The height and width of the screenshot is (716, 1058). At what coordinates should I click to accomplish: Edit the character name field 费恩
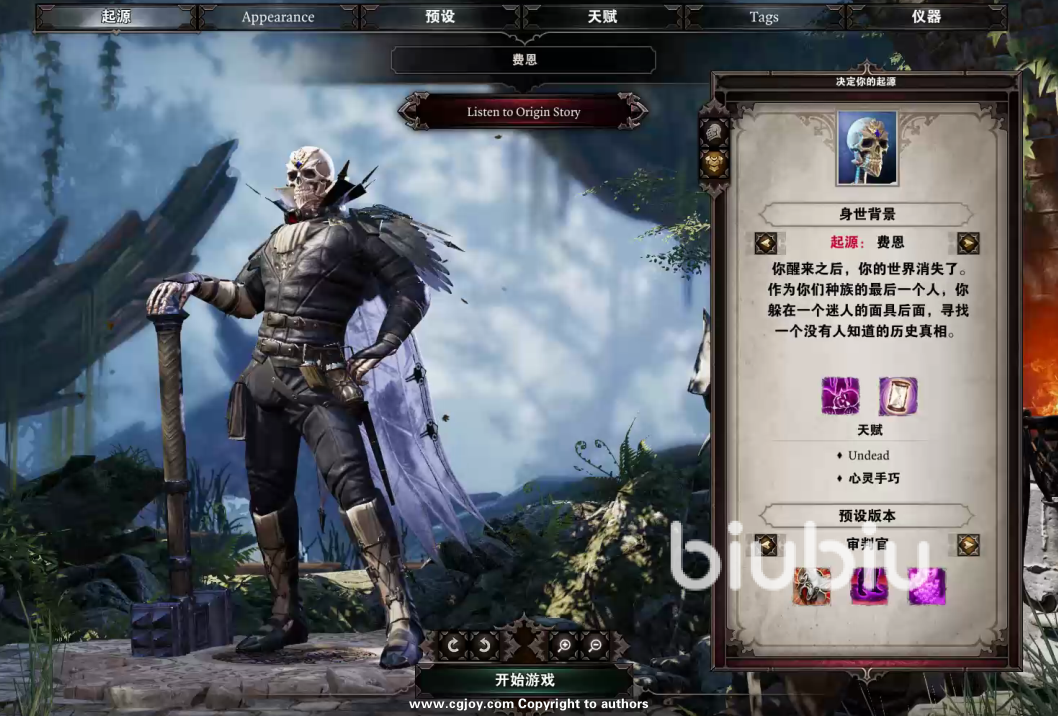point(523,60)
